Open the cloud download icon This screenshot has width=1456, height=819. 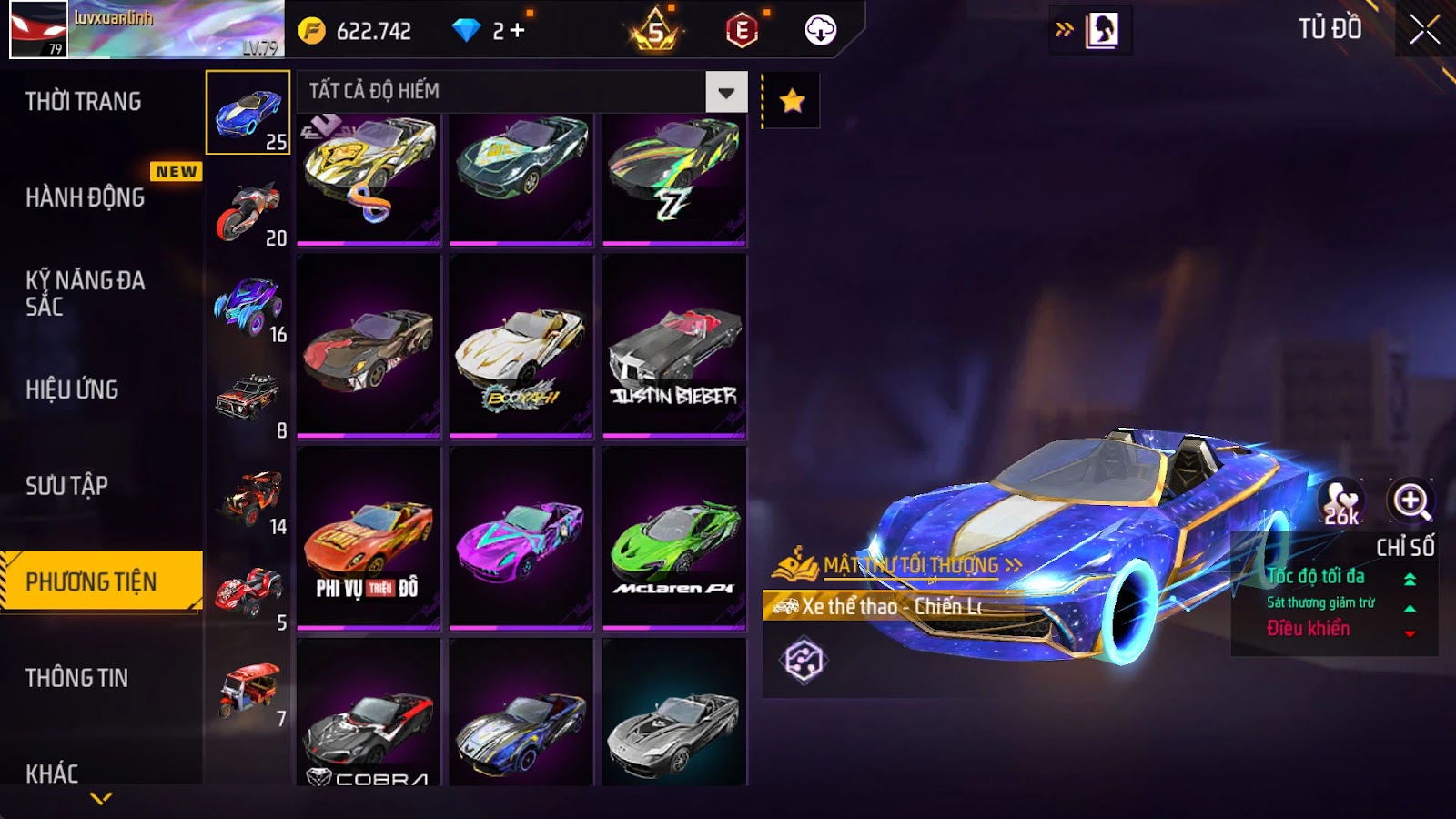[820, 30]
